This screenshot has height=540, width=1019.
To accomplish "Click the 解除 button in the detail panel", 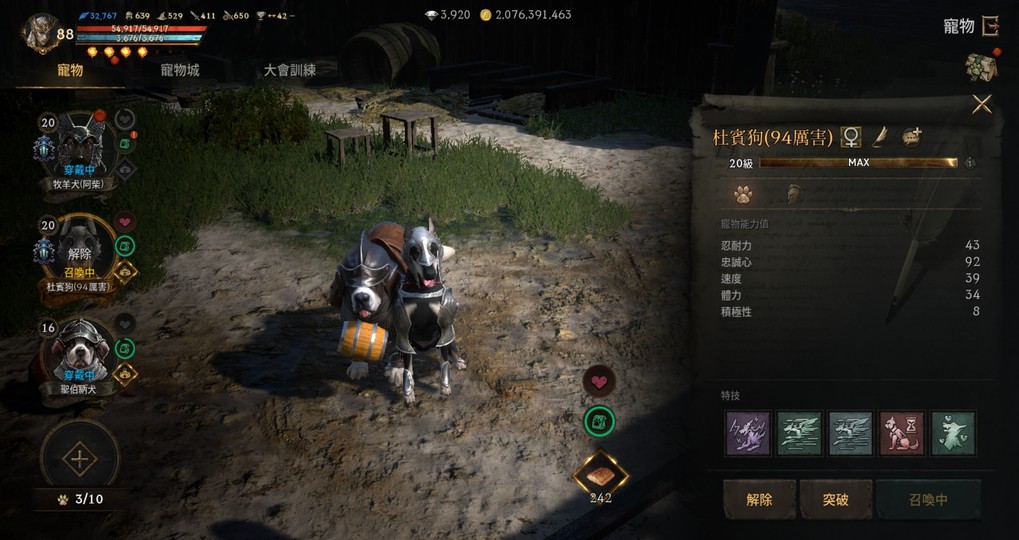I will 759,499.
